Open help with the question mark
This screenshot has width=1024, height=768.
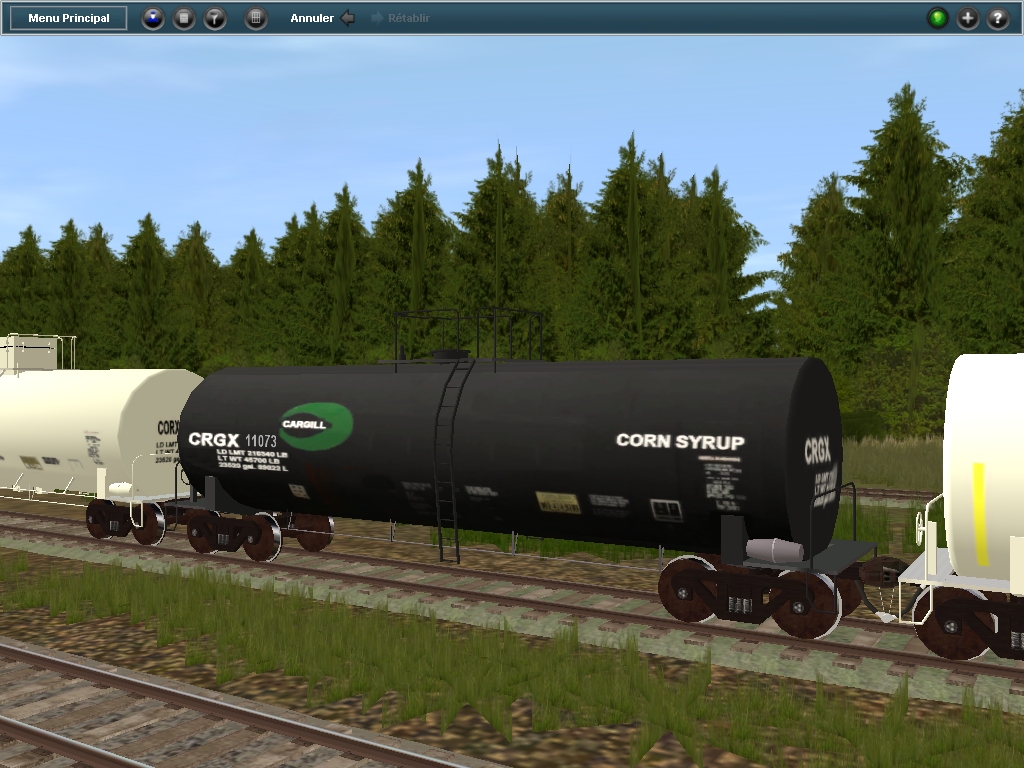(x=998, y=18)
